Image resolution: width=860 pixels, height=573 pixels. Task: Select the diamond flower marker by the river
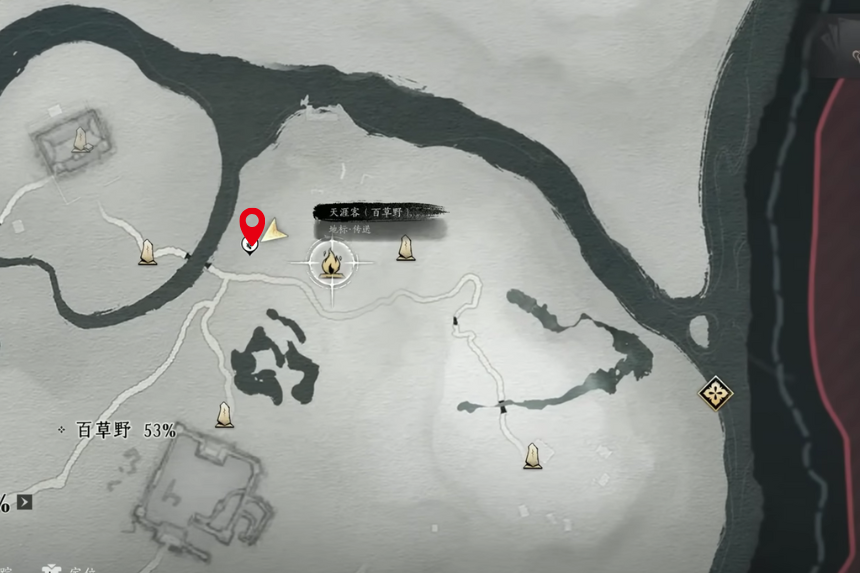pos(715,393)
